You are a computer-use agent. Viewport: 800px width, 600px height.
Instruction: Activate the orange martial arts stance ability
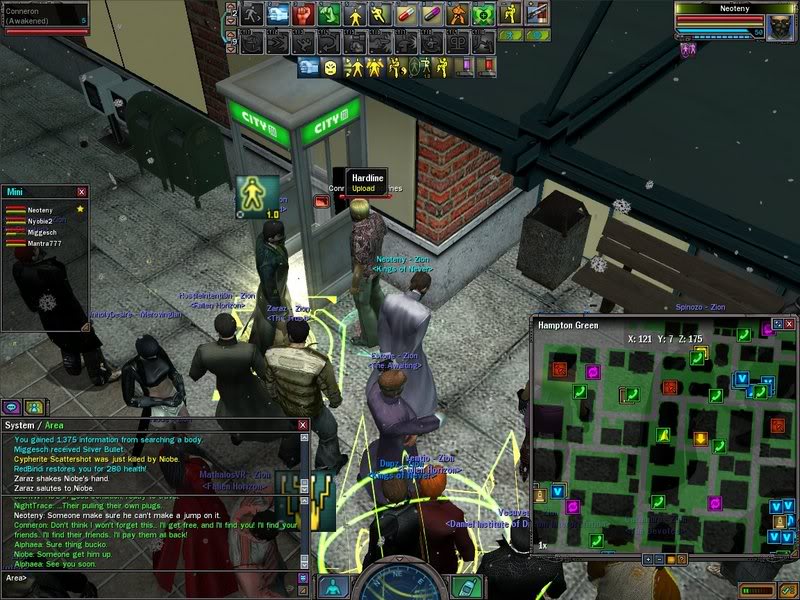458,14
